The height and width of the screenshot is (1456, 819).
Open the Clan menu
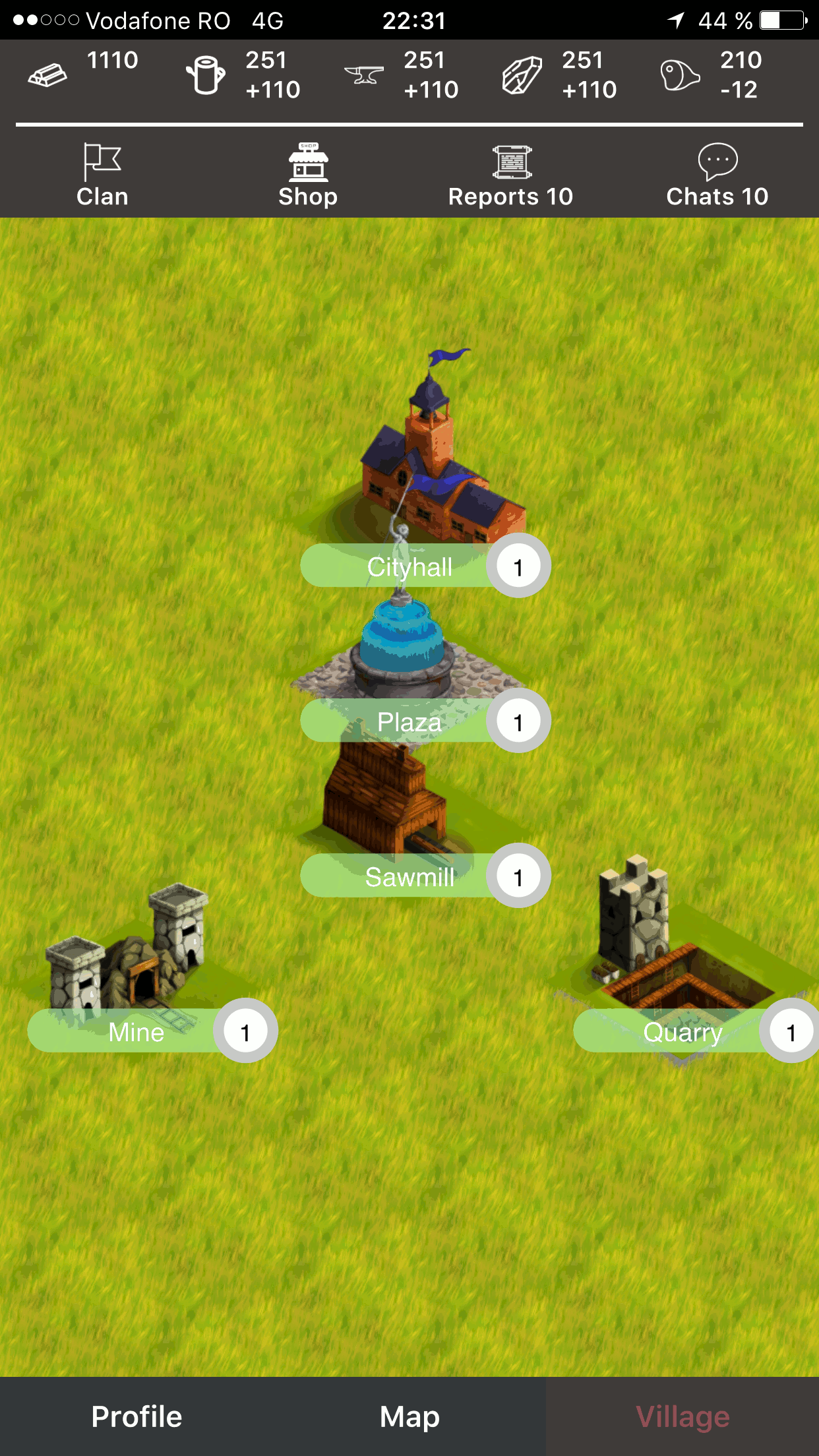(x=102, y=176)
